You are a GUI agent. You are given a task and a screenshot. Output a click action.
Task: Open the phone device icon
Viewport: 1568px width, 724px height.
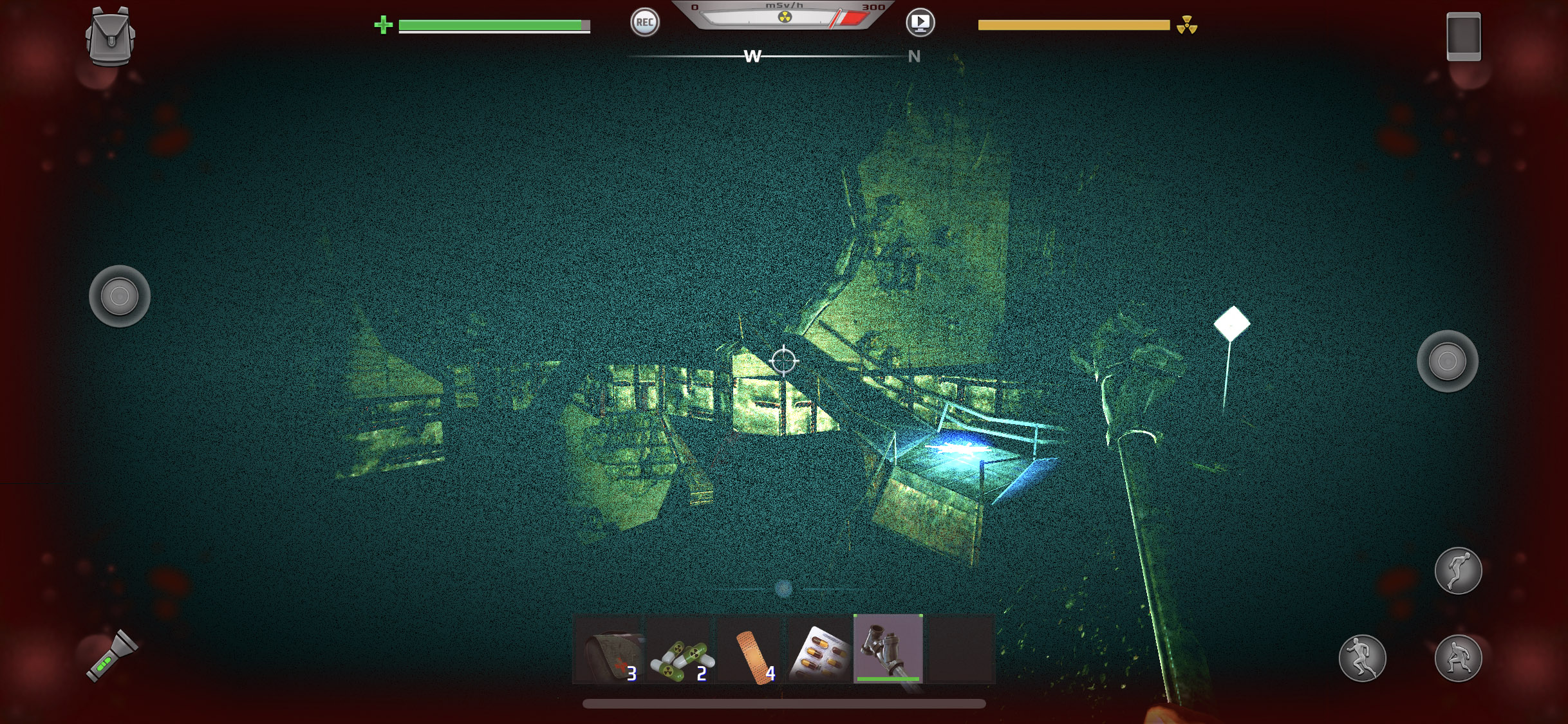click(x=1463, y=37)
